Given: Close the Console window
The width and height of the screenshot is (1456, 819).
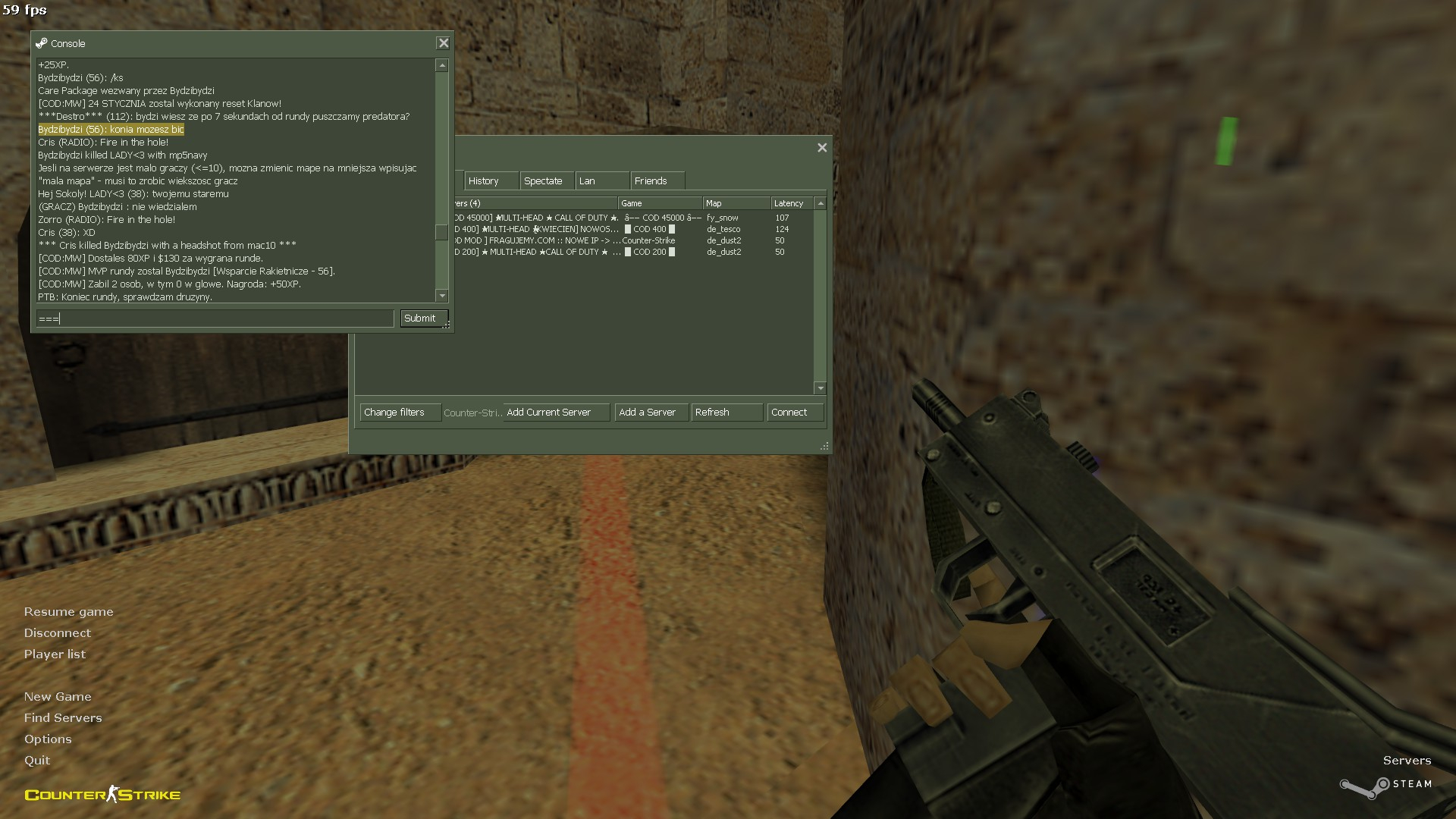Looking at the screenshot, I should click(x=444, y=43).
